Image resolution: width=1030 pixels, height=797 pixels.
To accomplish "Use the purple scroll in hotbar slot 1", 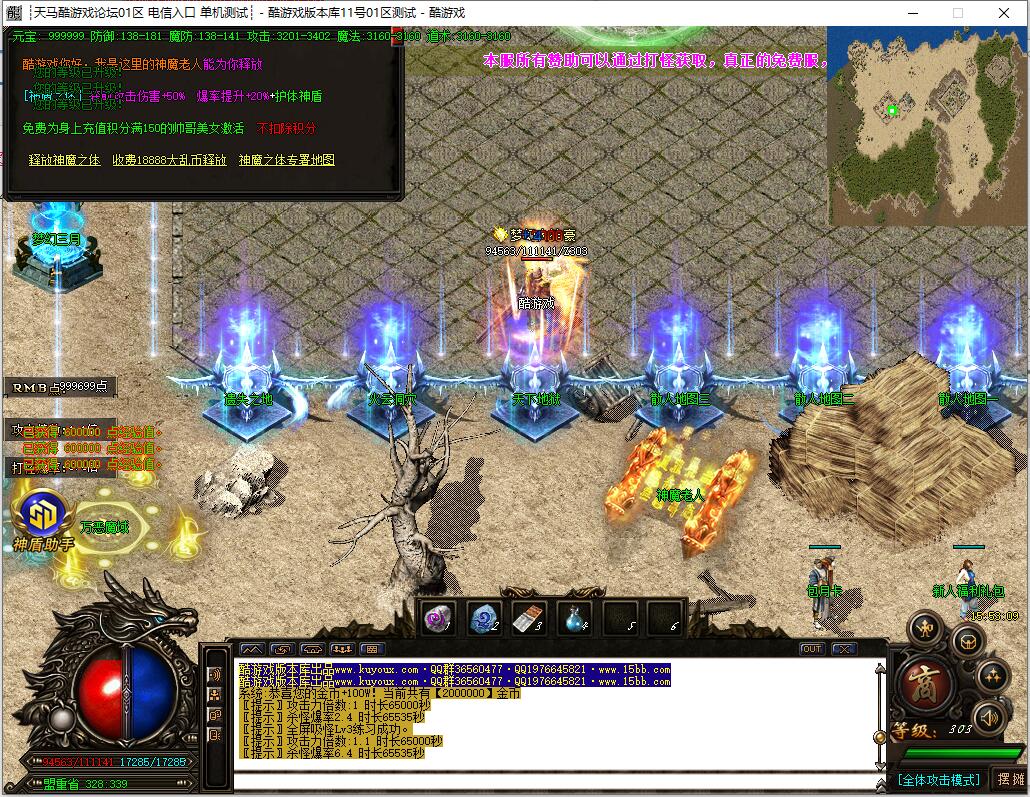I will [437, 619].
